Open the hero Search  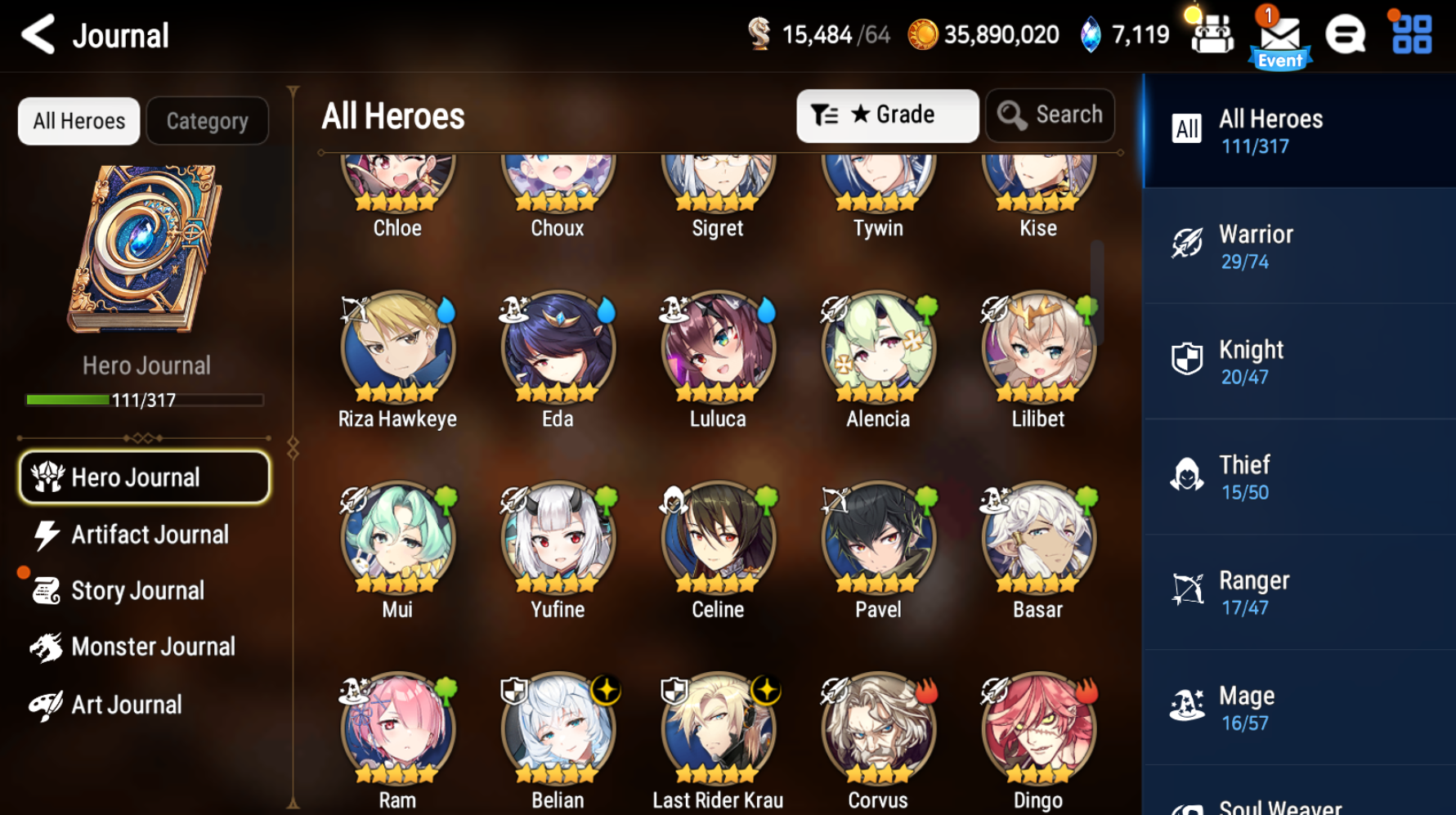coord(1049,115)
